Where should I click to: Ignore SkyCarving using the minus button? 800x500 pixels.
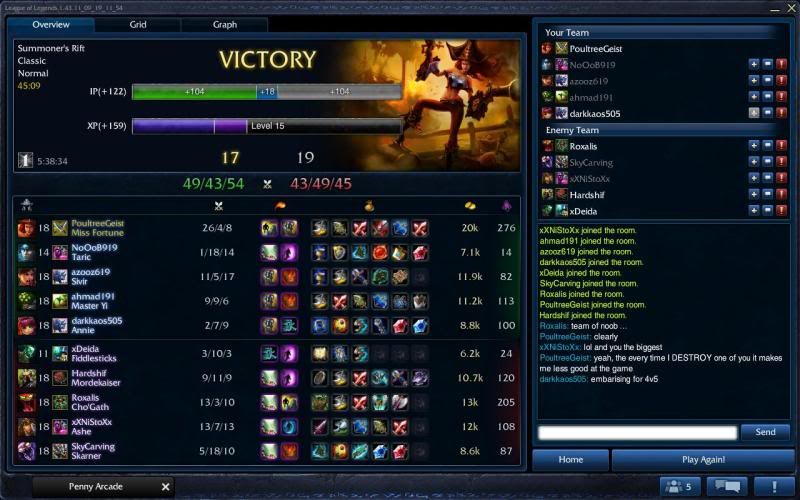pyautogui.click(x=768, y=162)
